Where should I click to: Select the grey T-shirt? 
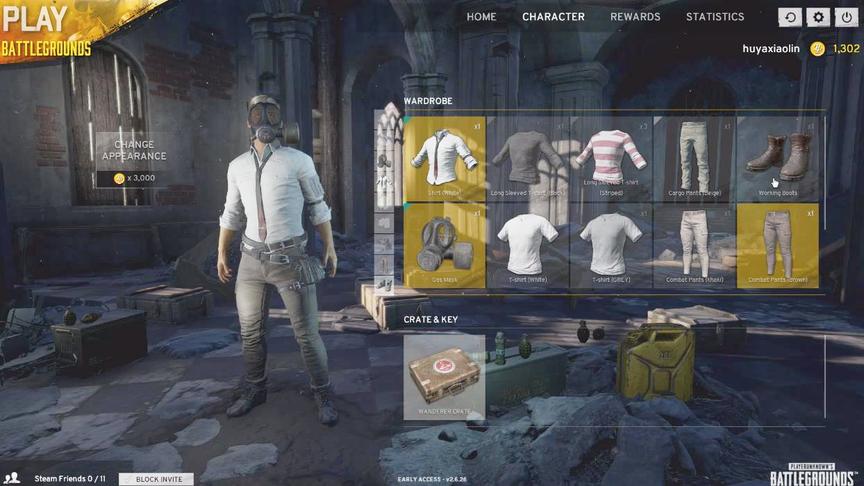coord(611,246)
